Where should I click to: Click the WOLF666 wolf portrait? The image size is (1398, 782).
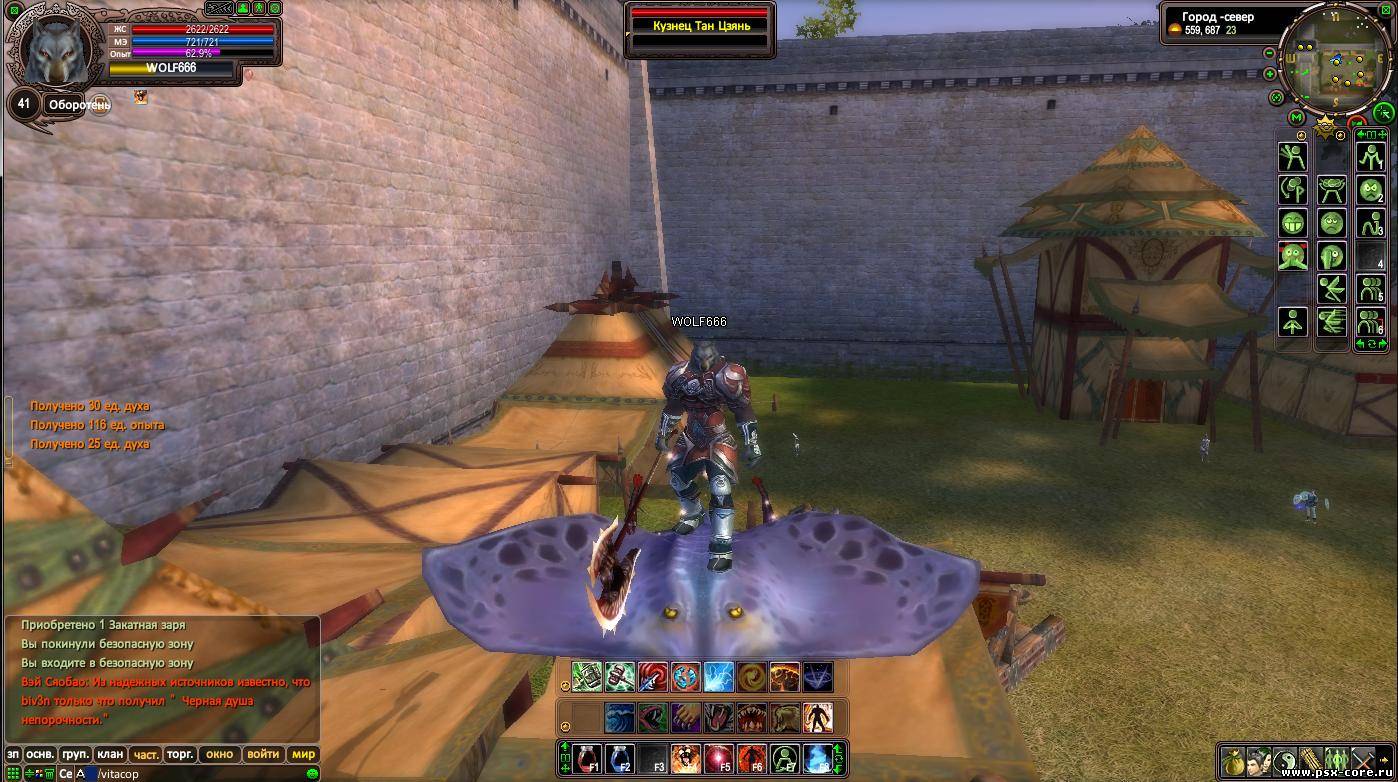57,51
